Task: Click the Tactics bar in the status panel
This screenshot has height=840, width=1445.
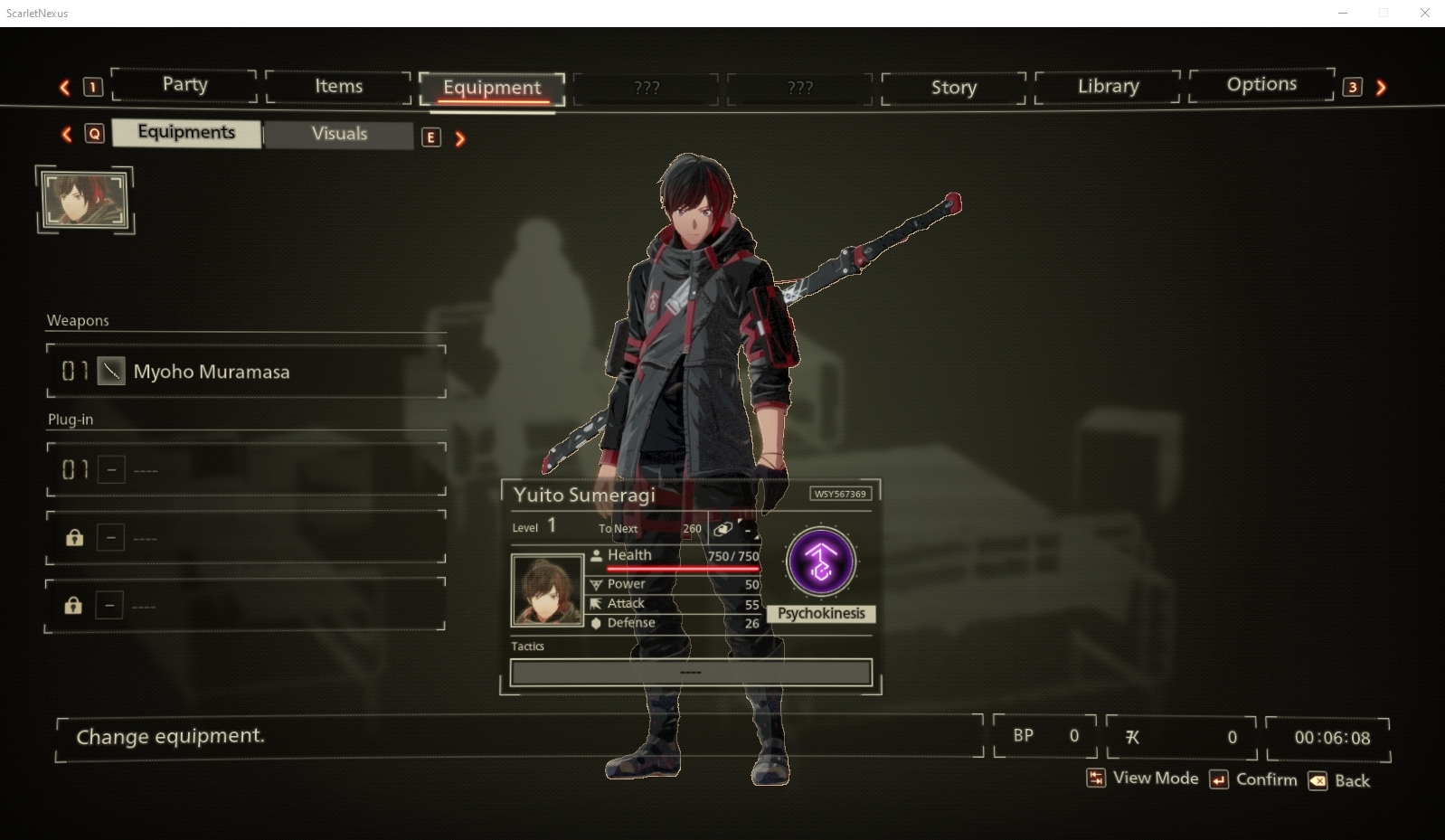Action: pyautogui.click(x=691, y=672)
